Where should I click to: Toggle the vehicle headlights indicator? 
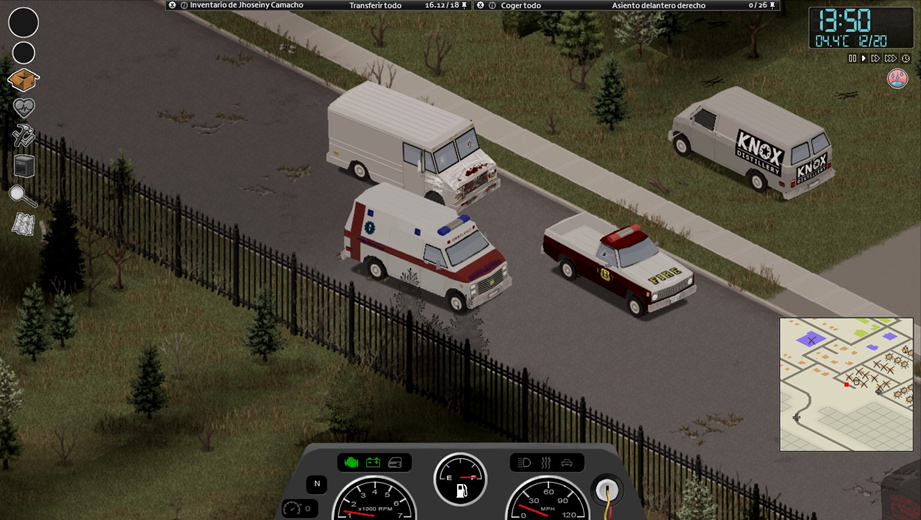point(524,462)
